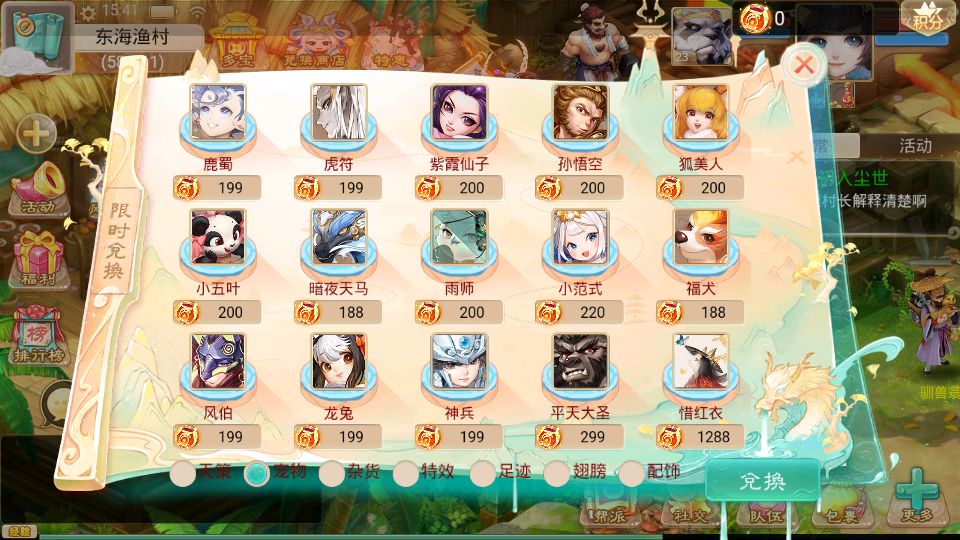960x540 pixels.
Task: Pick the 紫霞仙子 pet portrait
Action: (x=460, y=112)
